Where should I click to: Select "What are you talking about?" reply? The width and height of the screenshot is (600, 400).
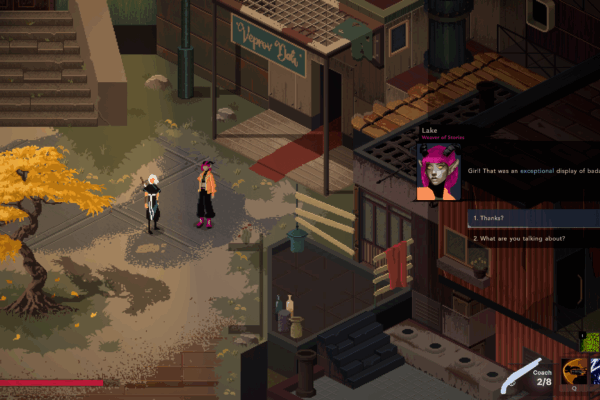[x=530, y=239]
